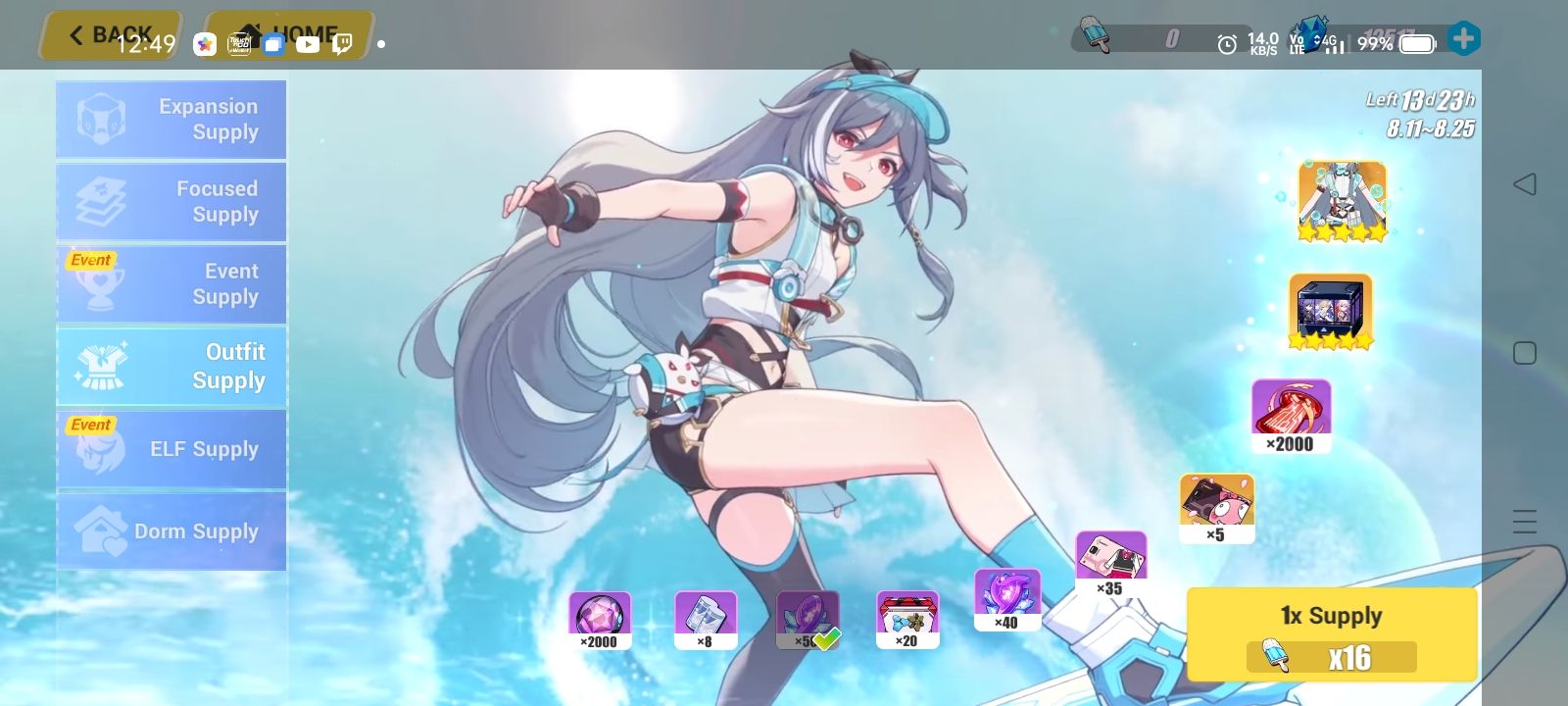Open the Dorm Supply tab

171,530
